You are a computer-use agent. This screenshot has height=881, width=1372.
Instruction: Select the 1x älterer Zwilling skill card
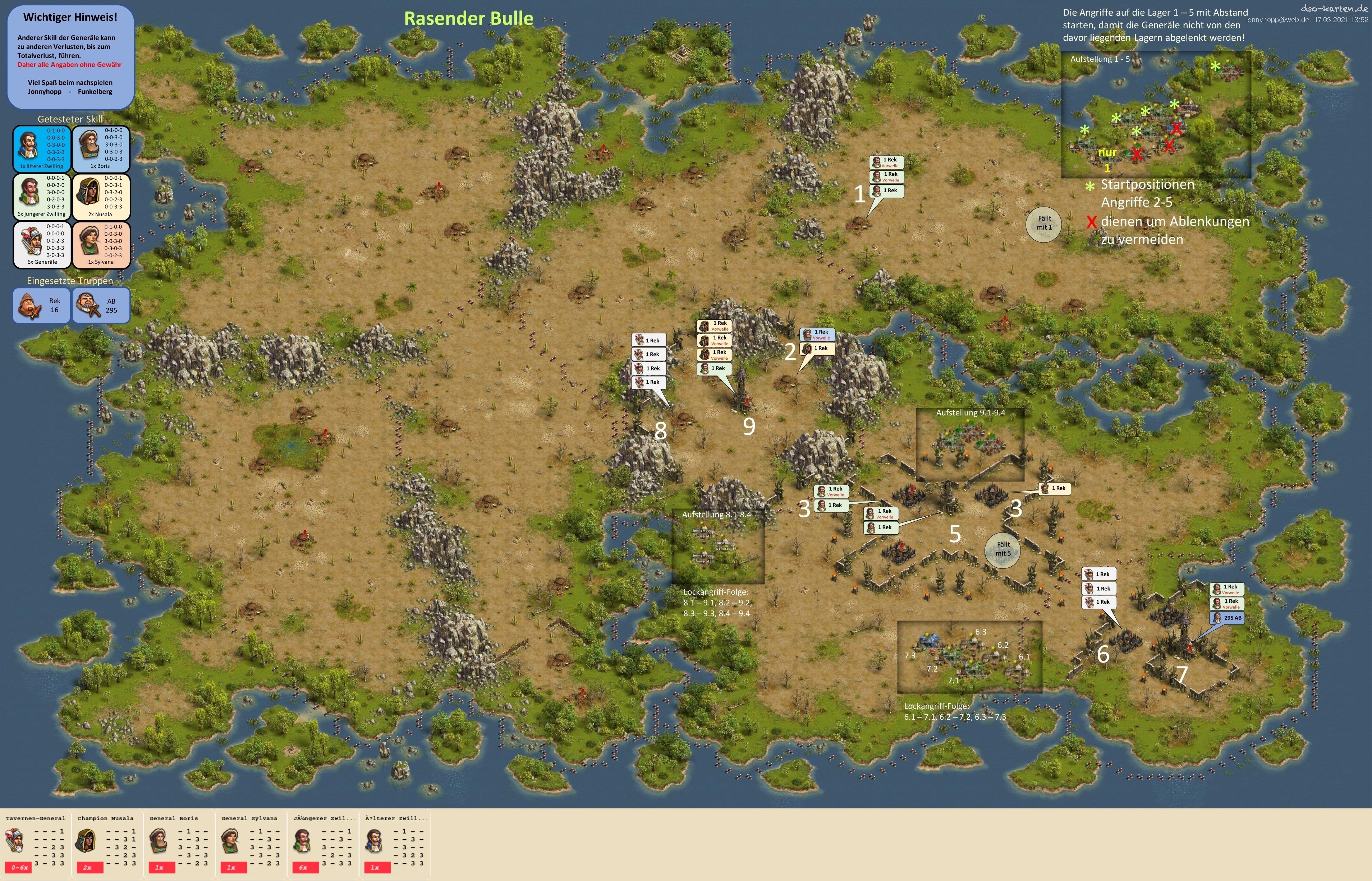click(42, 149)
